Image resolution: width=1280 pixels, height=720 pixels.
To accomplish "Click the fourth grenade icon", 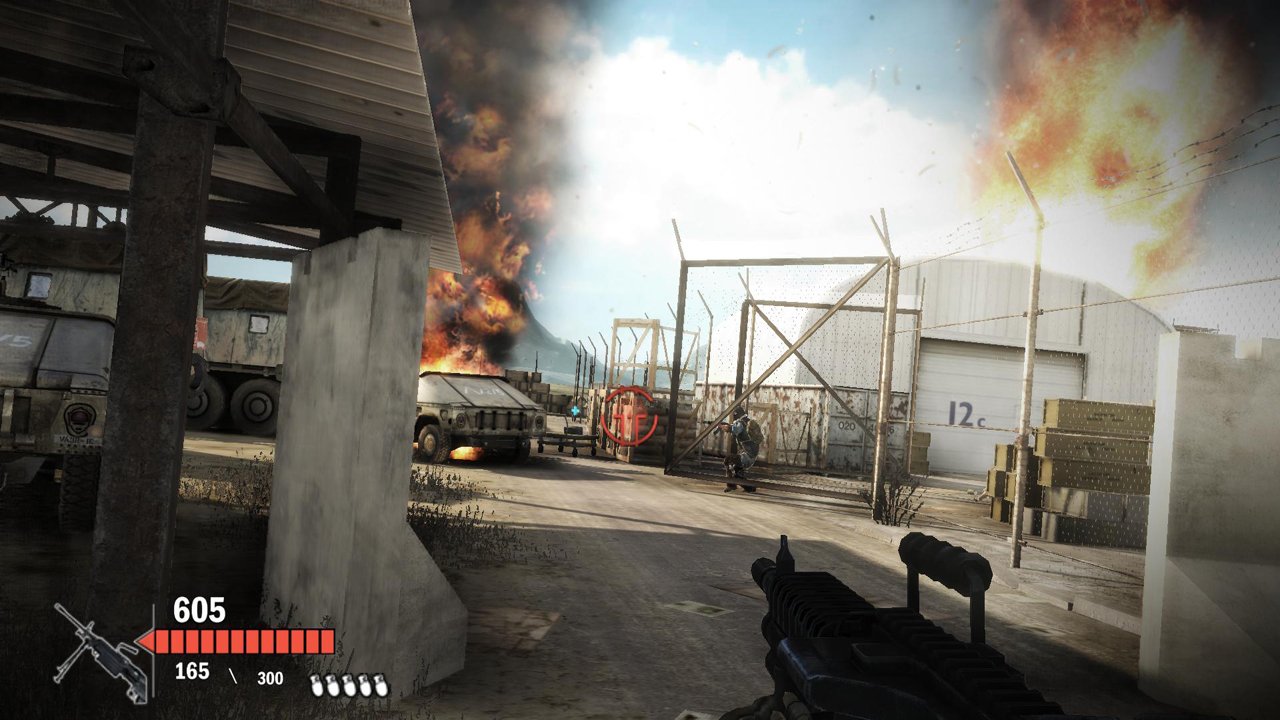I will (365, 685).
